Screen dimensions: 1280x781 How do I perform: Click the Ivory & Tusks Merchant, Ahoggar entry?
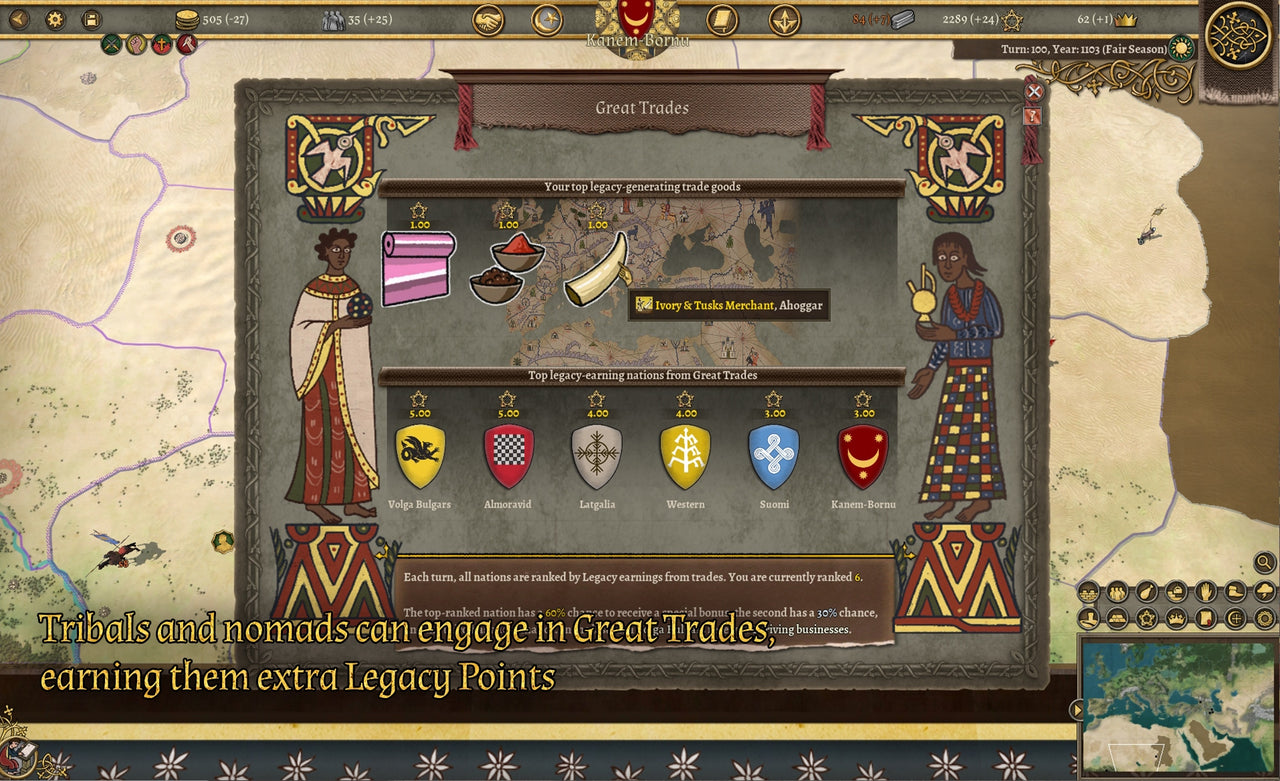(731, 306)
